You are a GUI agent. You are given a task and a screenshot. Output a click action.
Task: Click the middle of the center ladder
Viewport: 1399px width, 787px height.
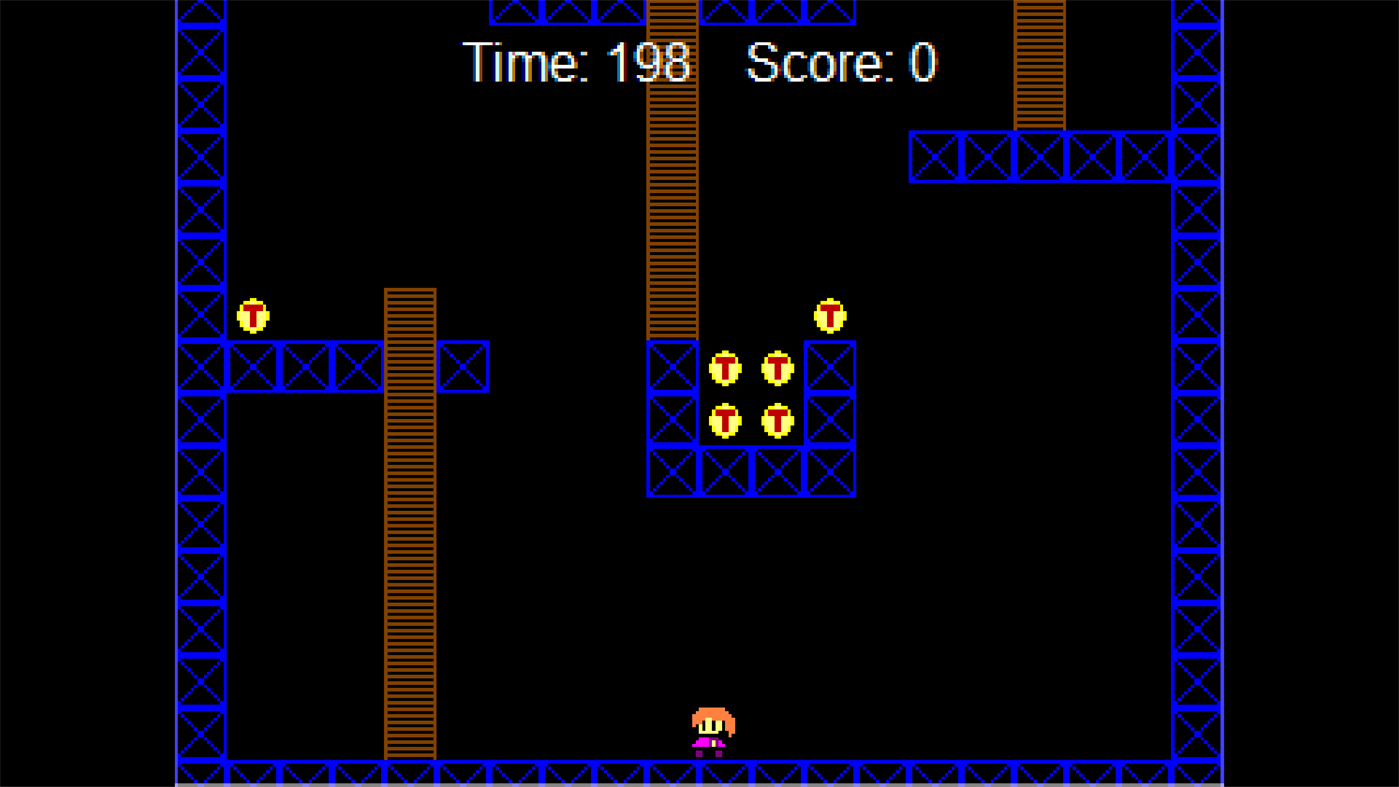pos(672,170)
